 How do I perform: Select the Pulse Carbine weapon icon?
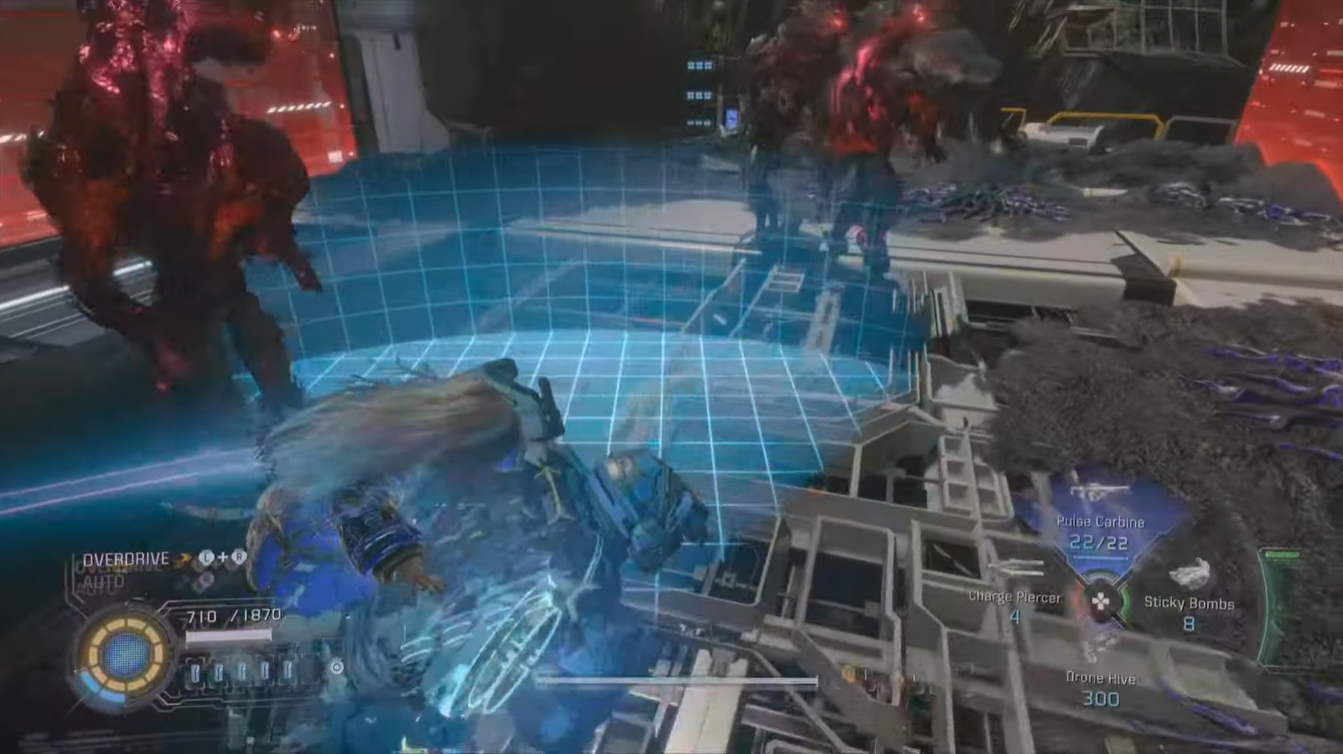1098,489
